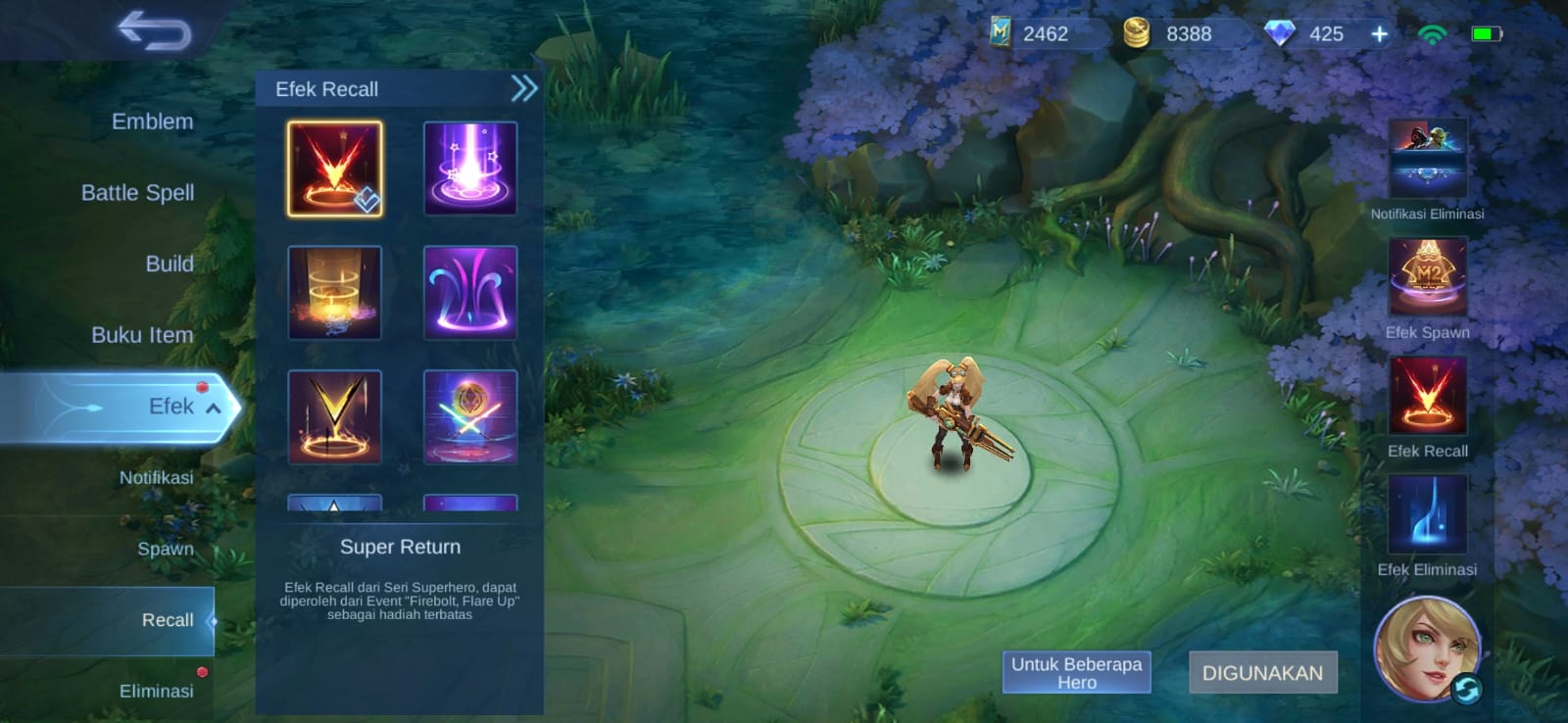1568x723 pixels.
Task: Switch to the Build menu
Action: pyautogui.click(x=169, y=264)
